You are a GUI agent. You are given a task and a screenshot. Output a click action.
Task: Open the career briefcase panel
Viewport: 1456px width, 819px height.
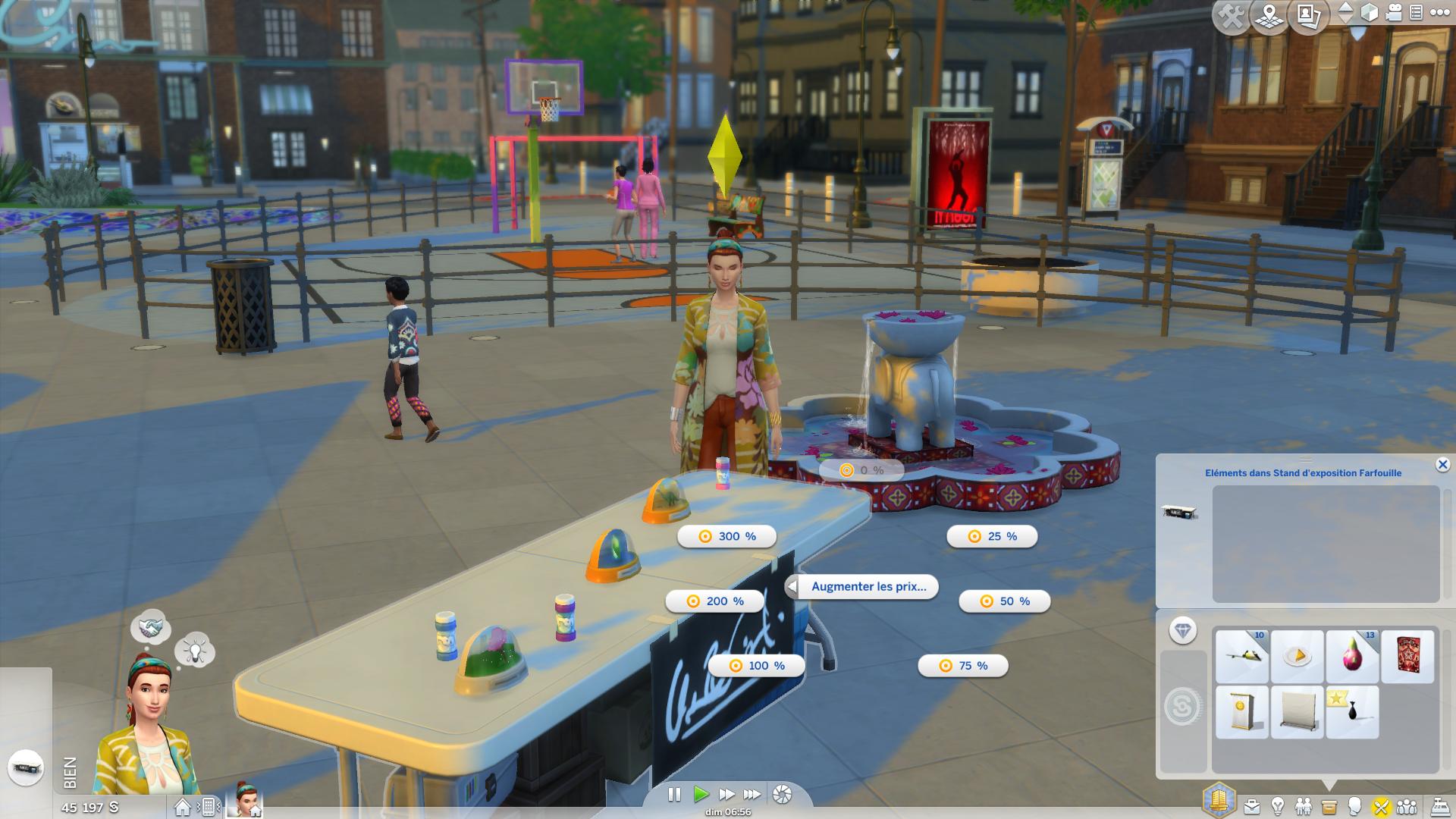[x=1251, y=806]
